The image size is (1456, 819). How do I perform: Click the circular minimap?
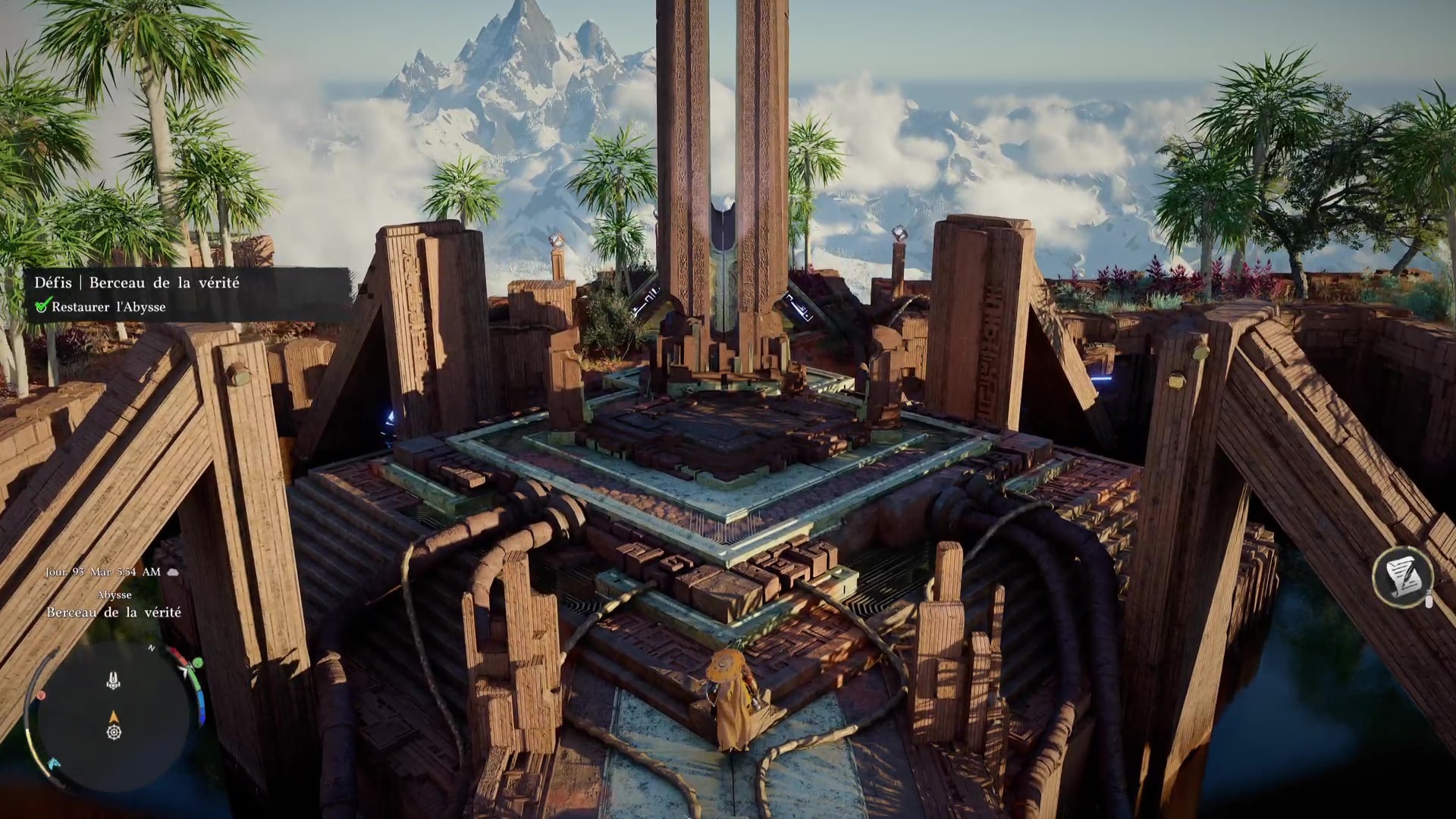[114, 717]
